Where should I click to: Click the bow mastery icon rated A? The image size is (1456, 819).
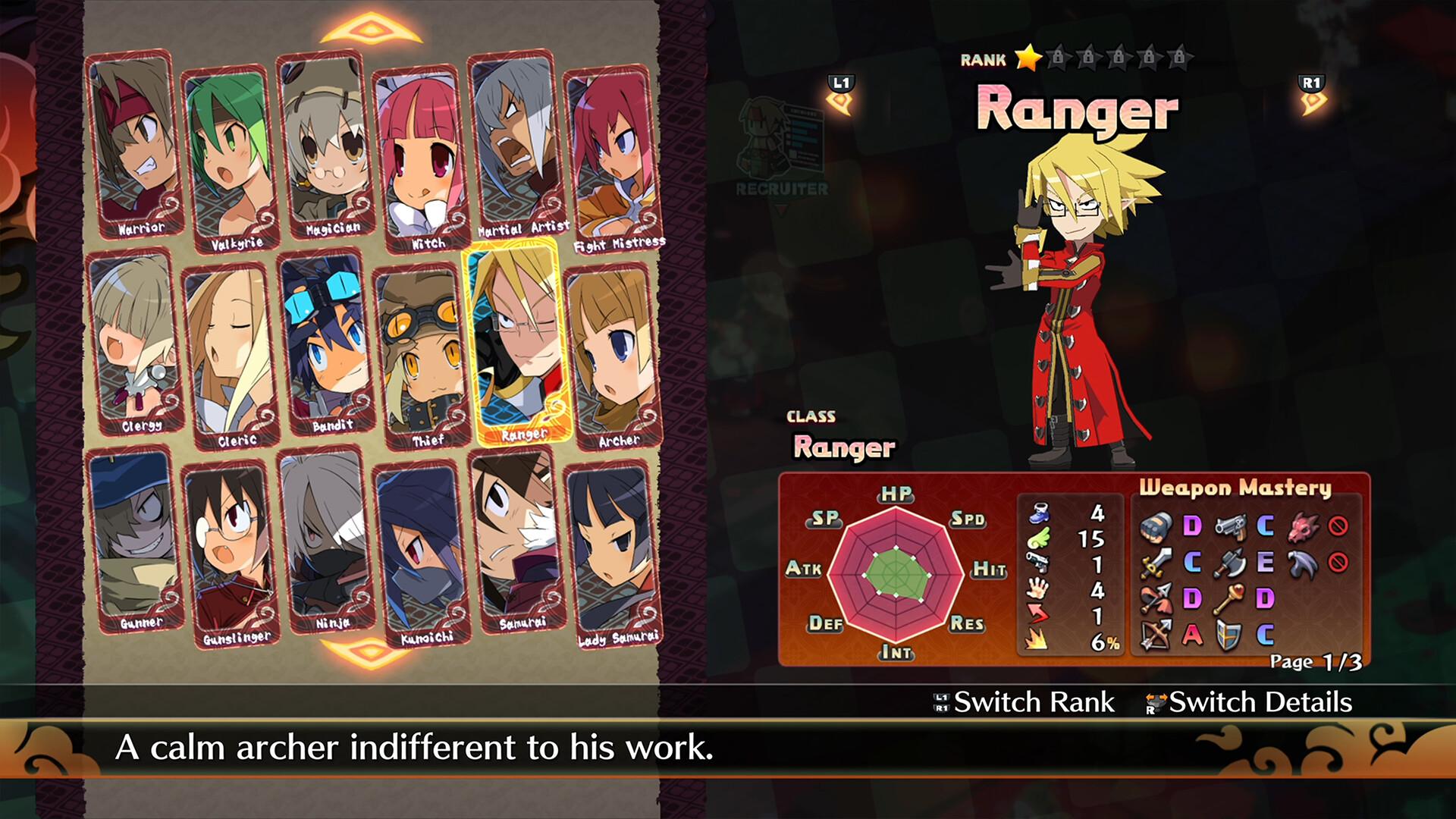pos(1154,634)
